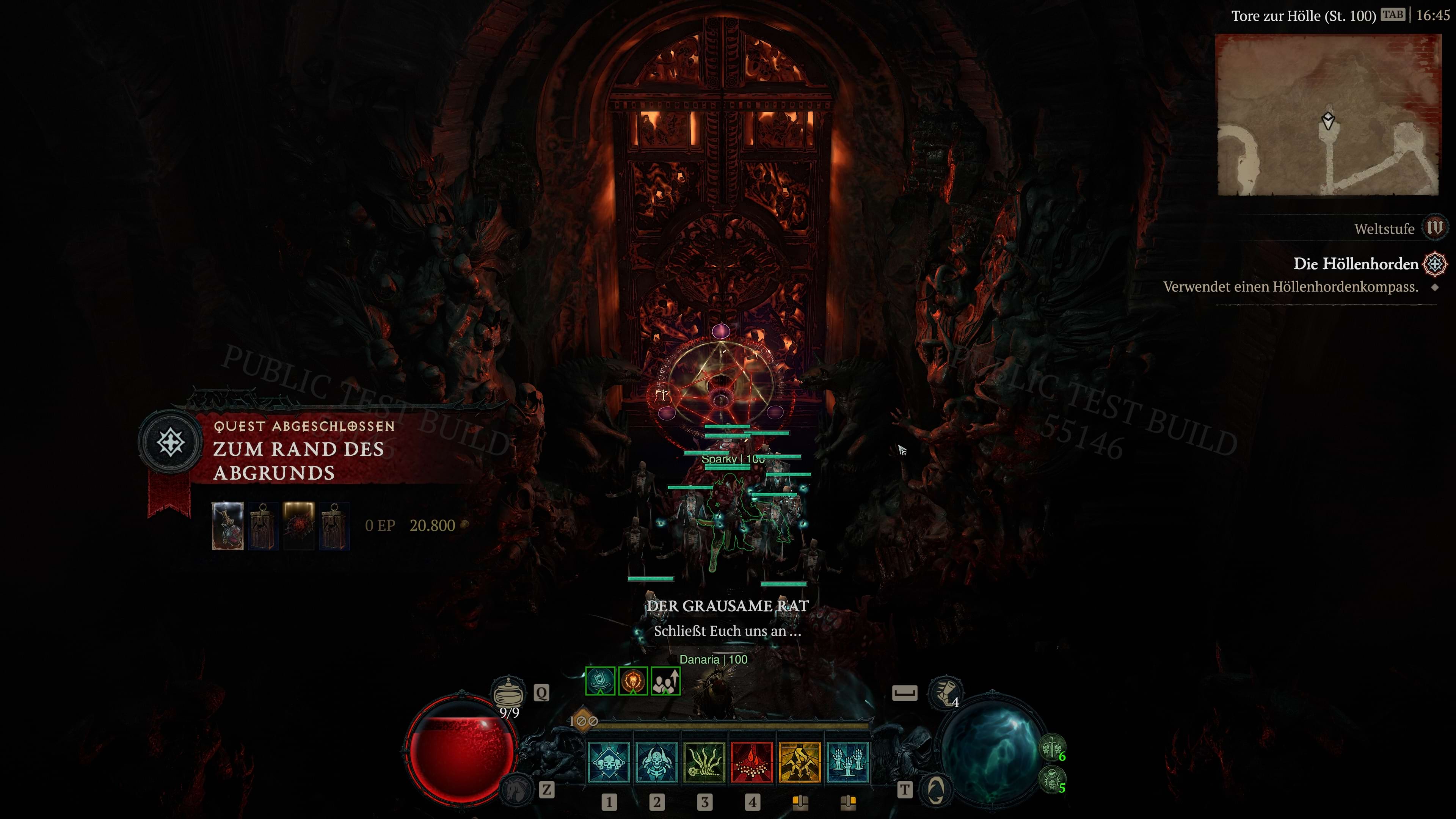
Task: Inspect the thorny red orb reward
Action: point(298,526)
